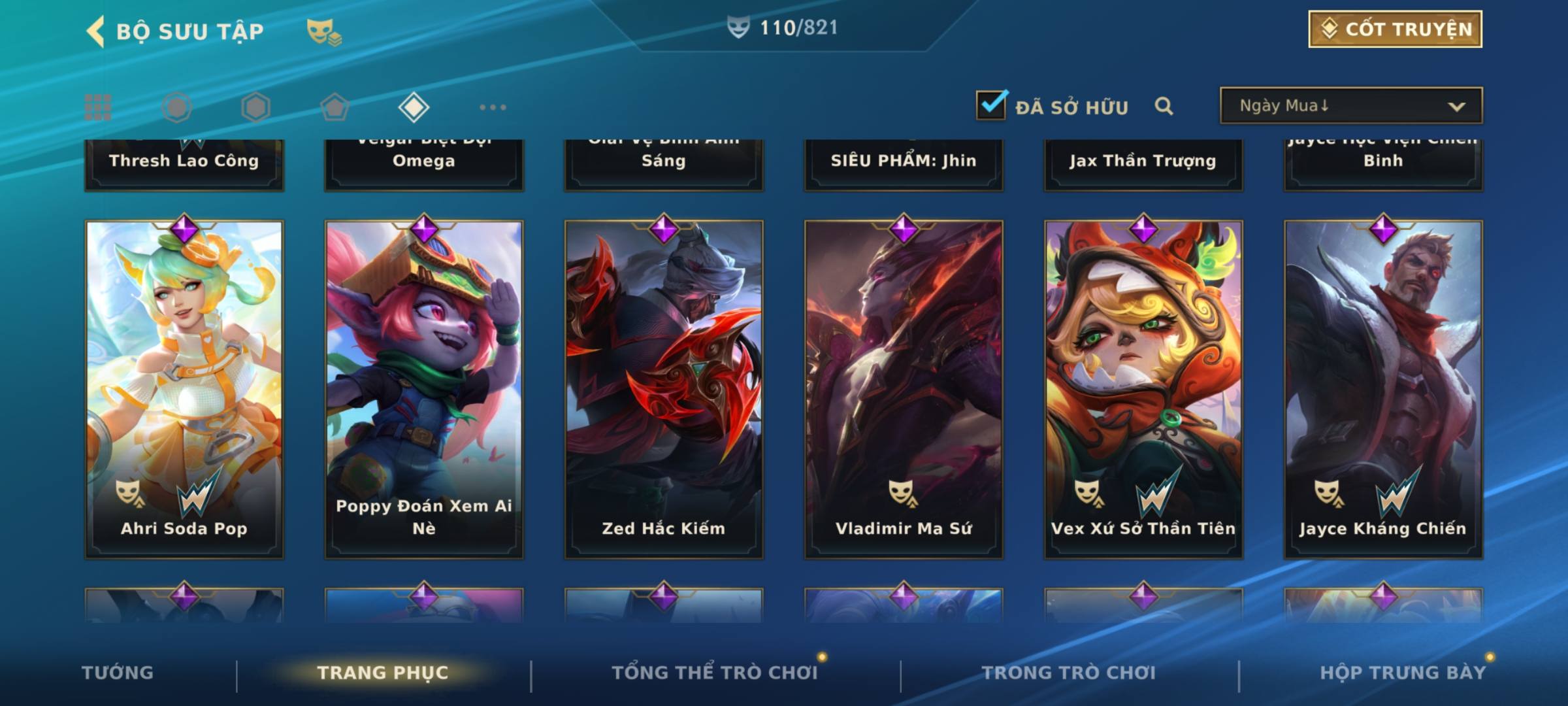Choose the diamond rarity filter icon
Viewport: 1568px width, 706px height.
414,107
